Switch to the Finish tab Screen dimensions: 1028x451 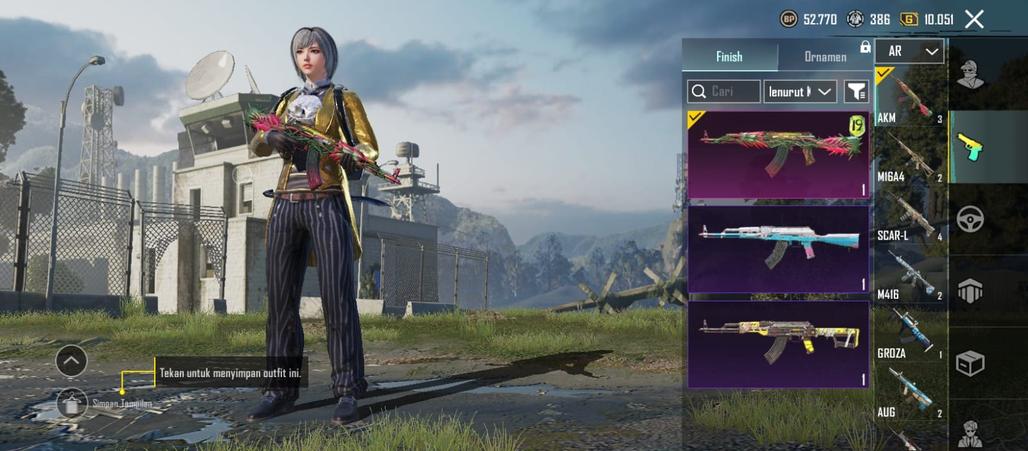729,57
